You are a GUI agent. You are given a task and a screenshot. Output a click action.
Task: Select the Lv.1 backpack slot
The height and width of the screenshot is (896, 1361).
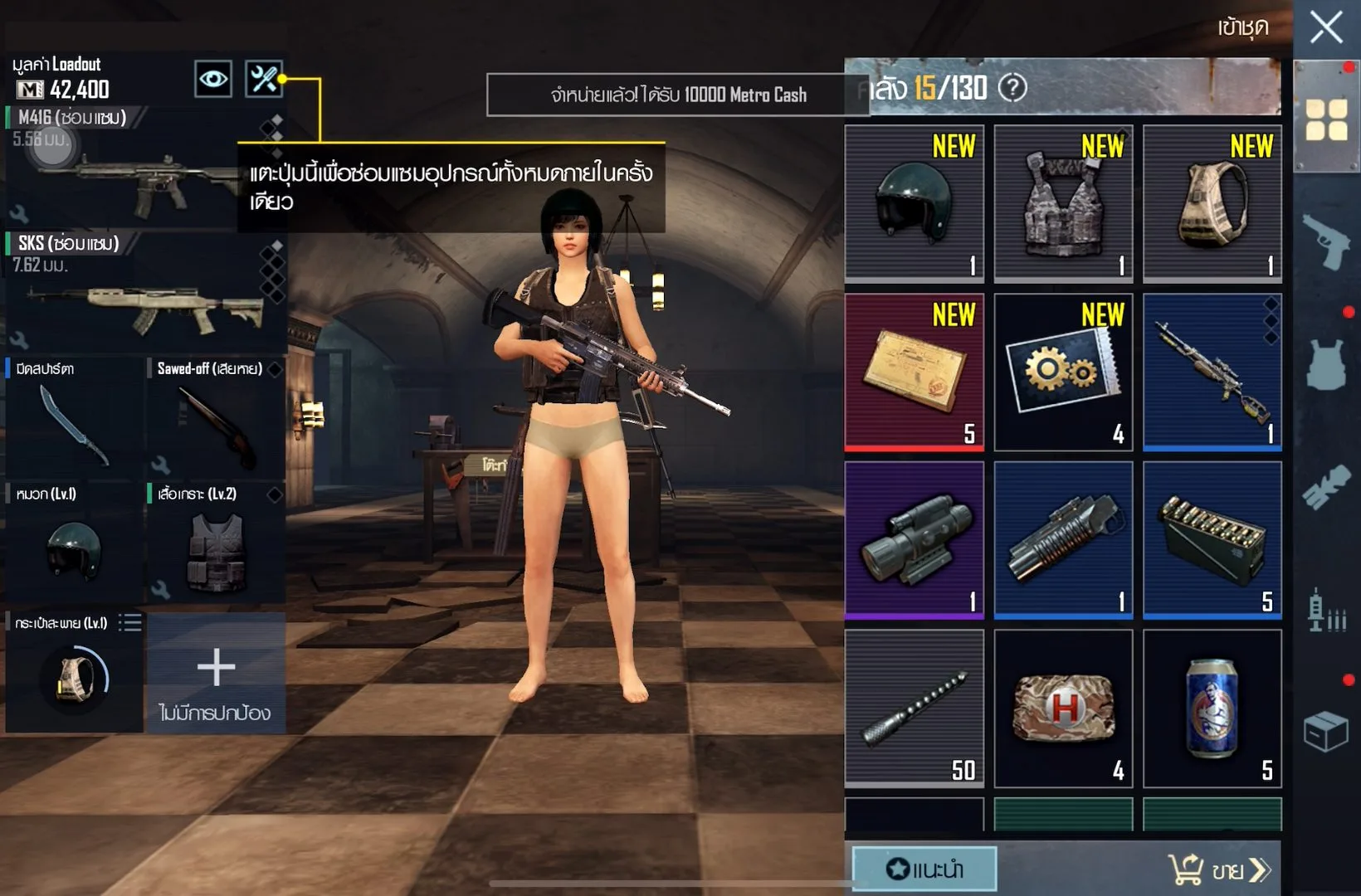click(x=73, y=674)
